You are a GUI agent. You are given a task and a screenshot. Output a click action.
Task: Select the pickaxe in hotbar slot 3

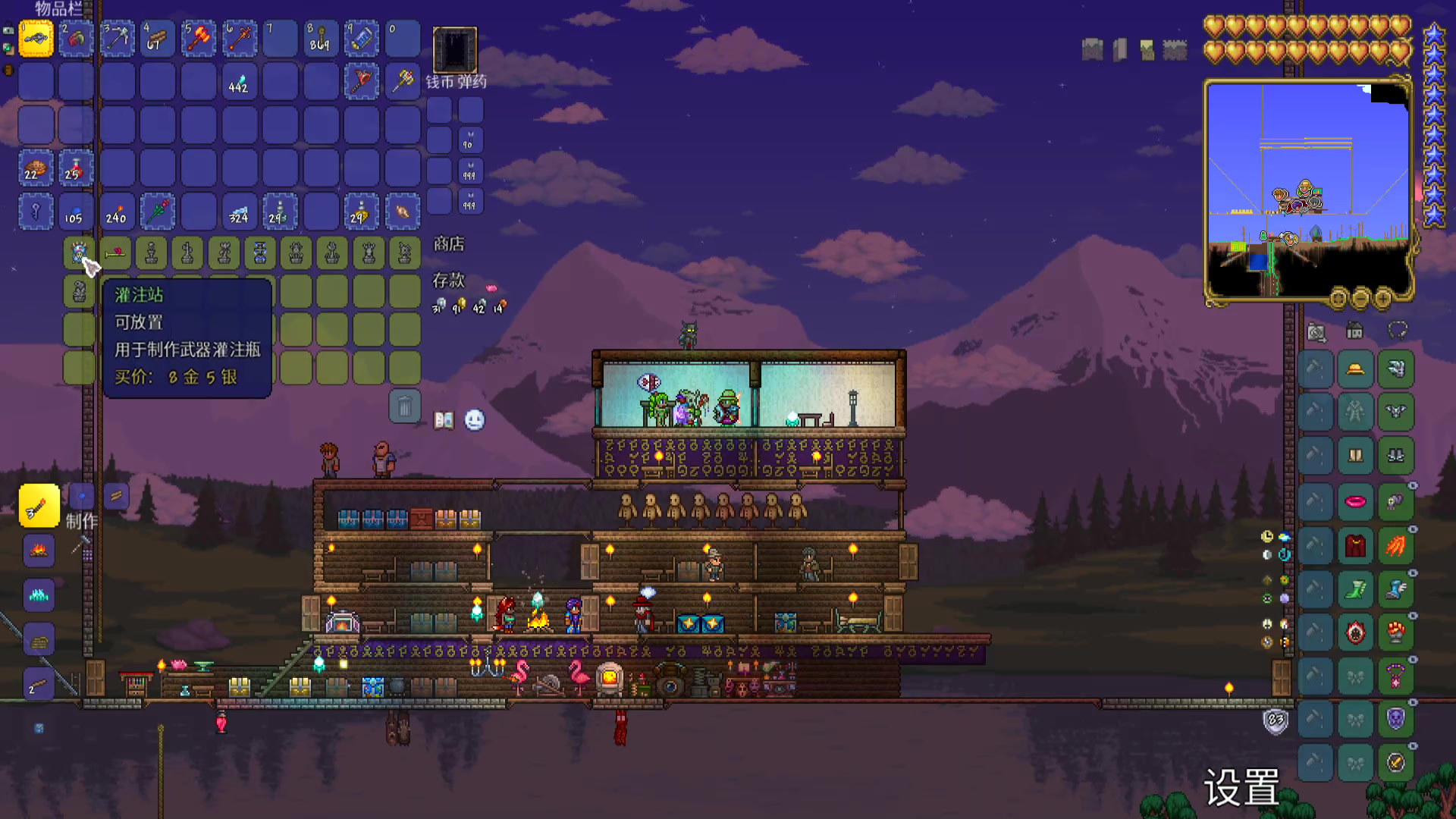coord(117,39)
